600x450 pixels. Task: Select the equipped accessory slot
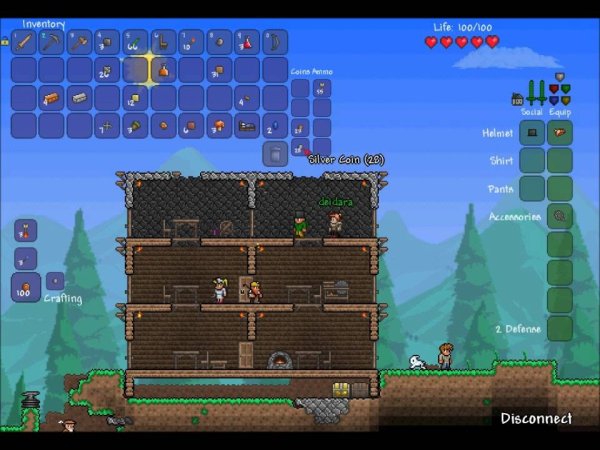(x=560, y=216)
